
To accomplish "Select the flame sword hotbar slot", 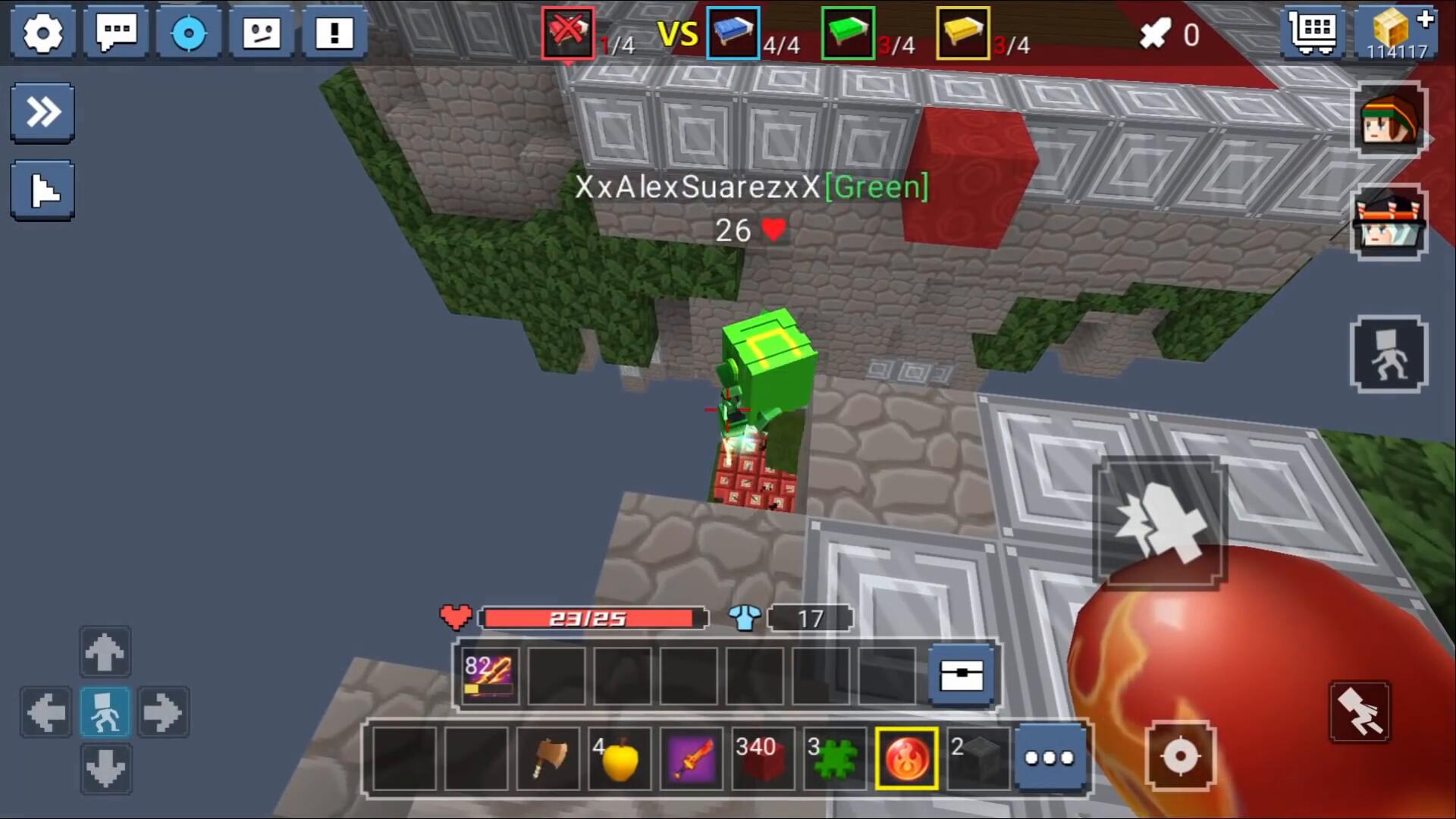I will coord(690,758).
